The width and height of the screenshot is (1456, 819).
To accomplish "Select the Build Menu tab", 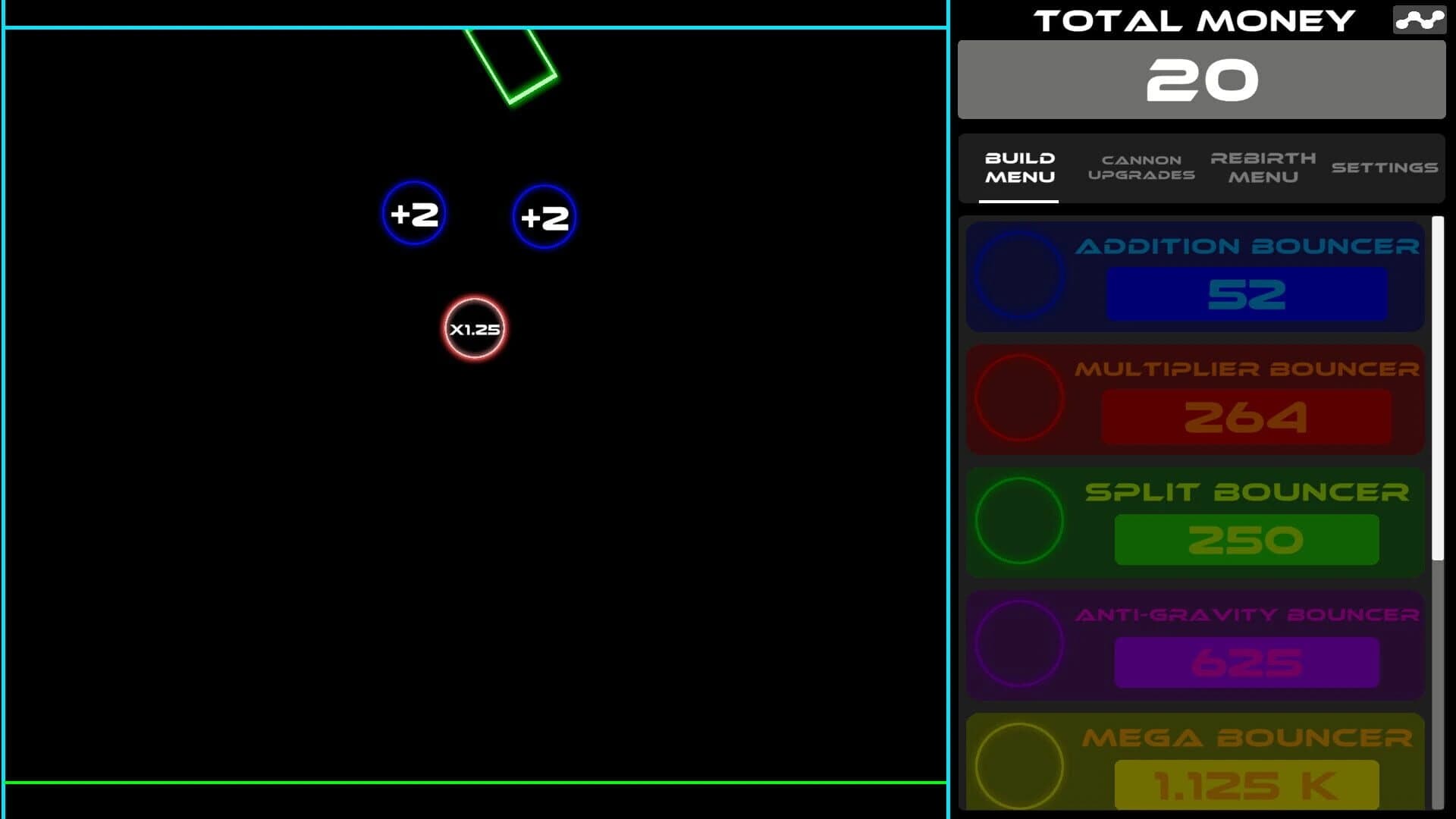I will [1019, 168].
